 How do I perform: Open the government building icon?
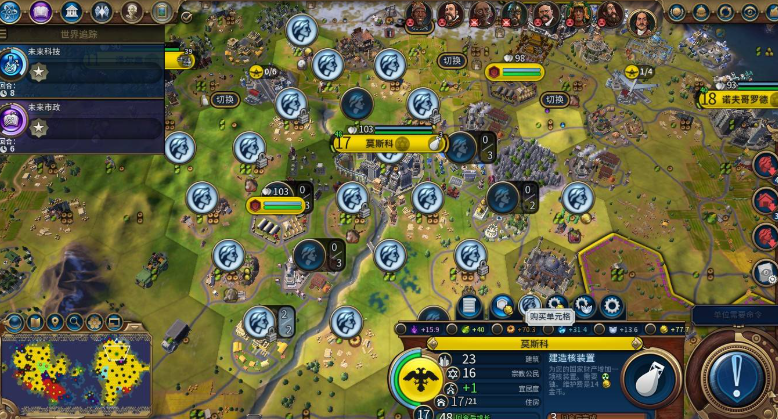[x=71, y=12]
